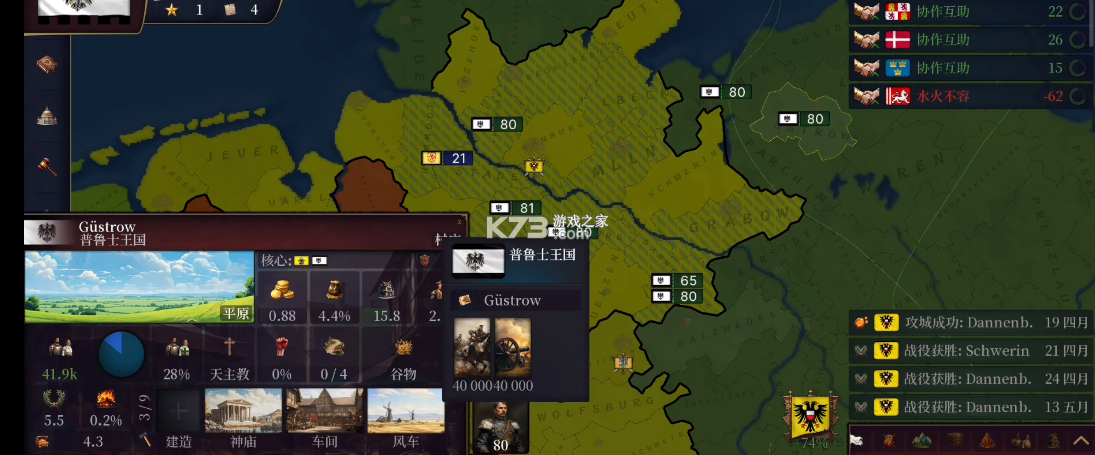Open the domed government building menu
1095x455 pixels.
[47, 116]
